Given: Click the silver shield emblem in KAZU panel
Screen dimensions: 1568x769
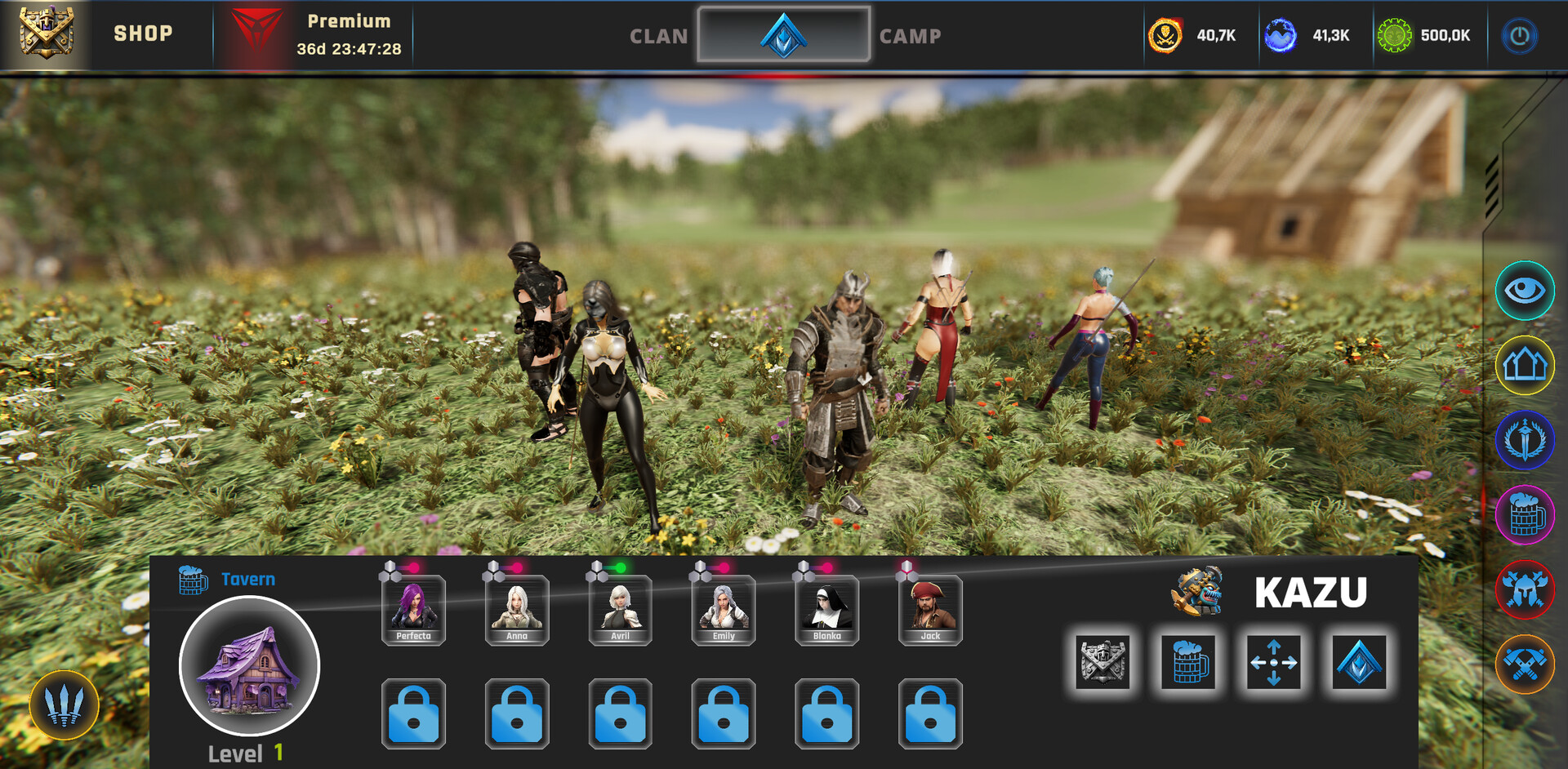Looking at the screenshot, I should point(1102,663).
